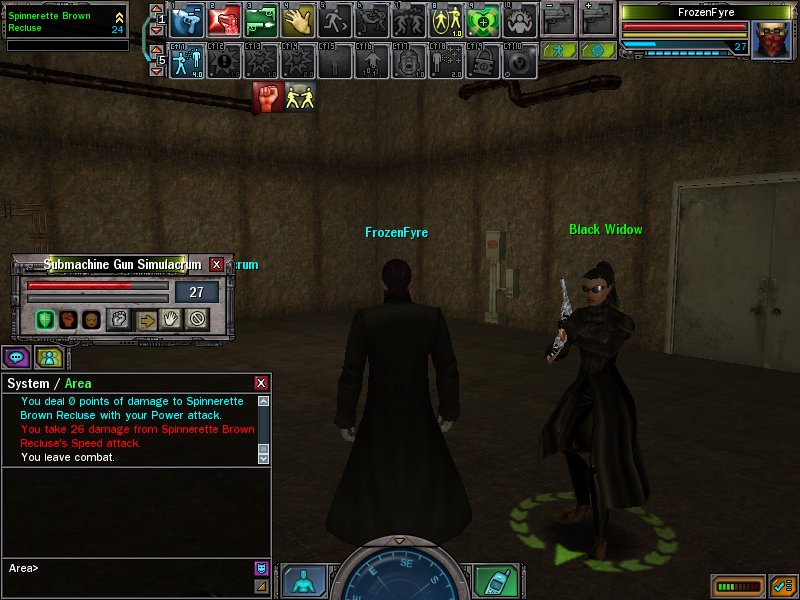Activate the blue pistol ability in slot 1
Viewport: 800px width, 600px height.
(187, 19)
